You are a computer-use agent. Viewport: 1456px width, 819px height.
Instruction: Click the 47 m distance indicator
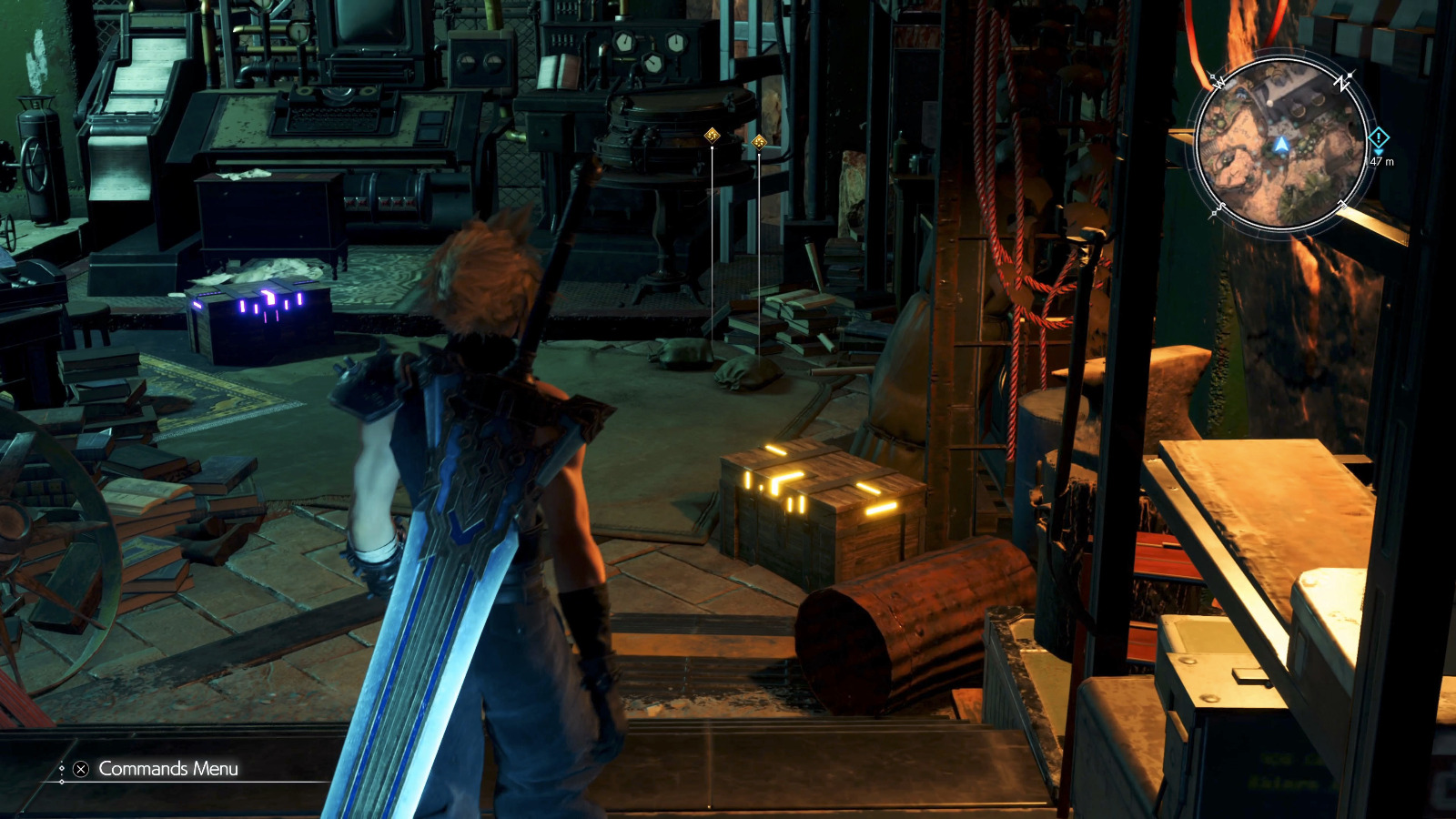(1381, 162)
